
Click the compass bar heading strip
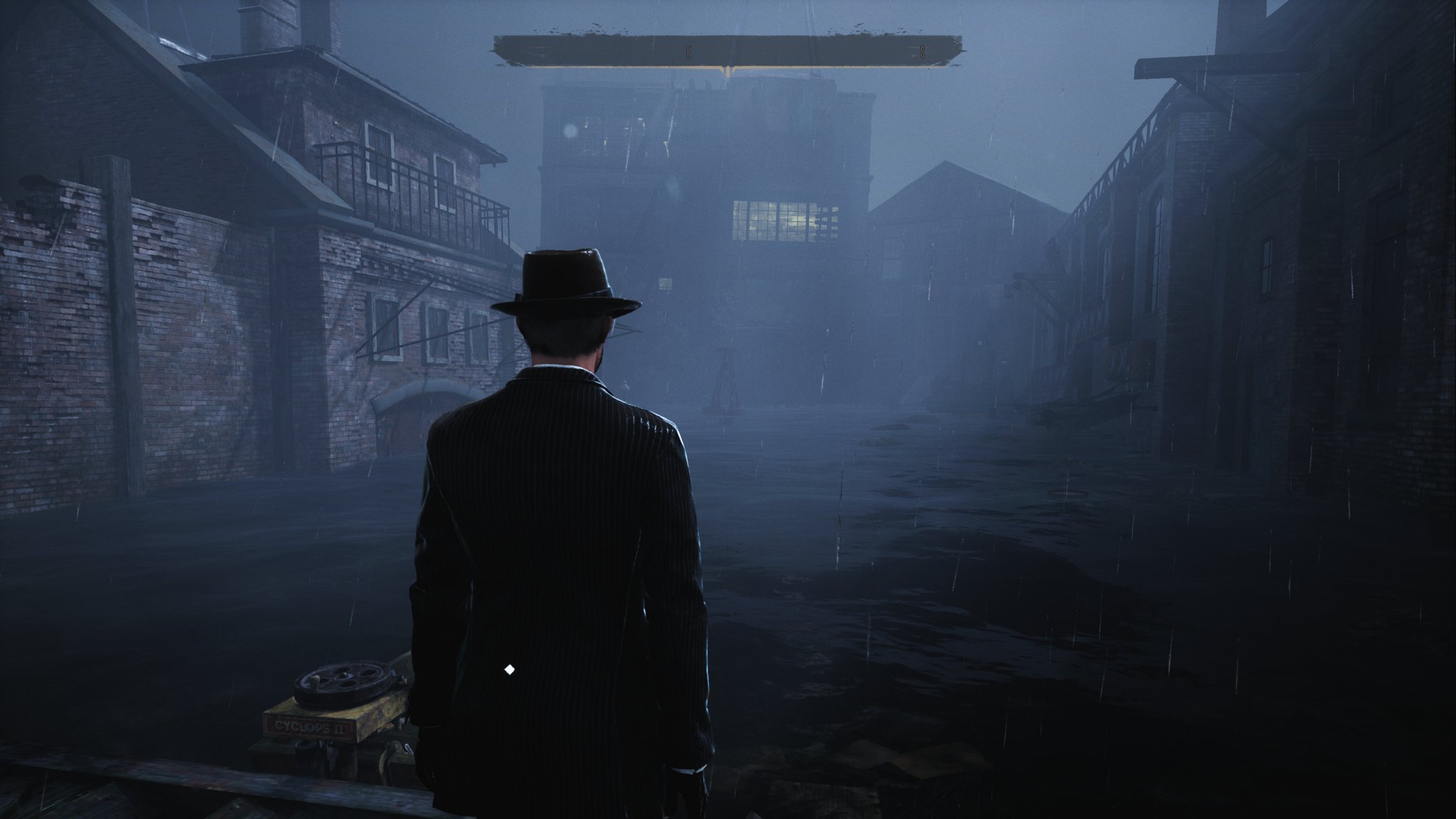point(728,51)
